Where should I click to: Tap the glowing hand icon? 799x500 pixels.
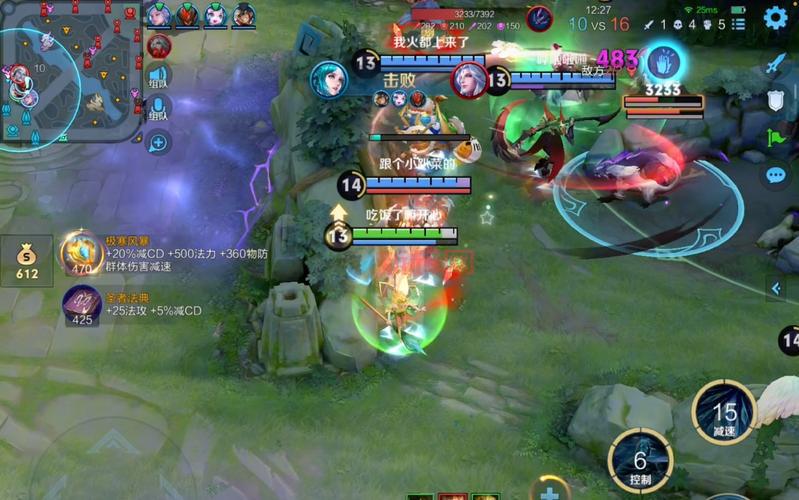click(661, 62)
